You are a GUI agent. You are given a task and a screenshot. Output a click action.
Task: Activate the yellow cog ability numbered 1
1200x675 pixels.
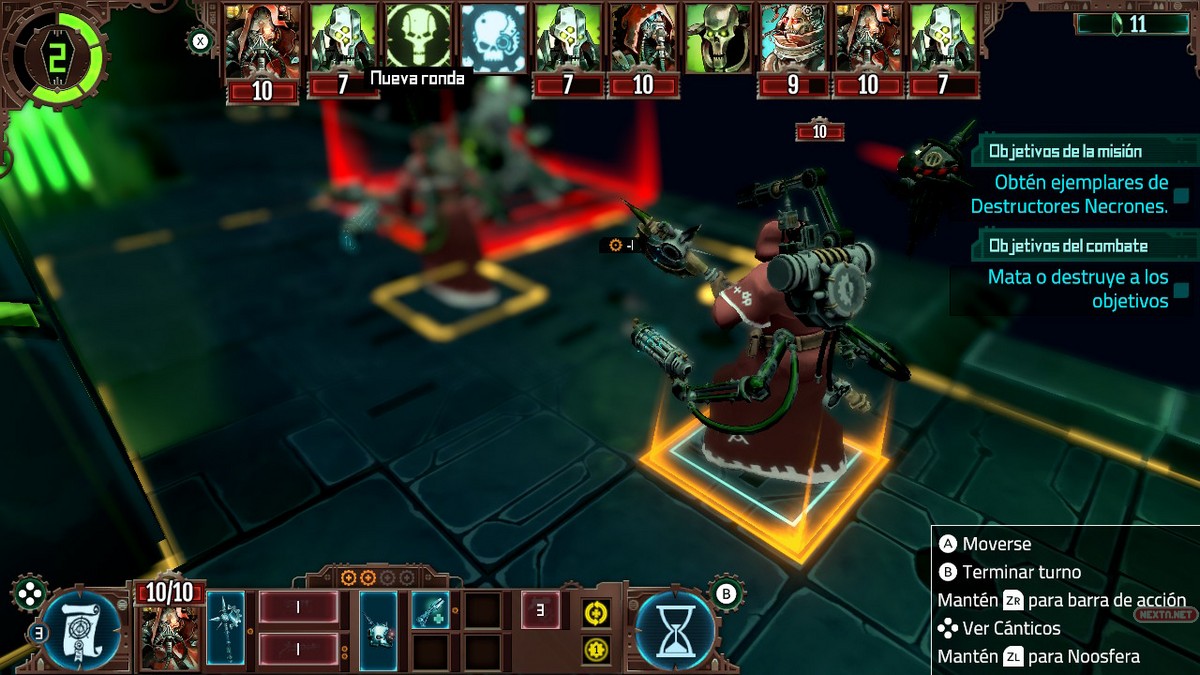coord(597,650)
